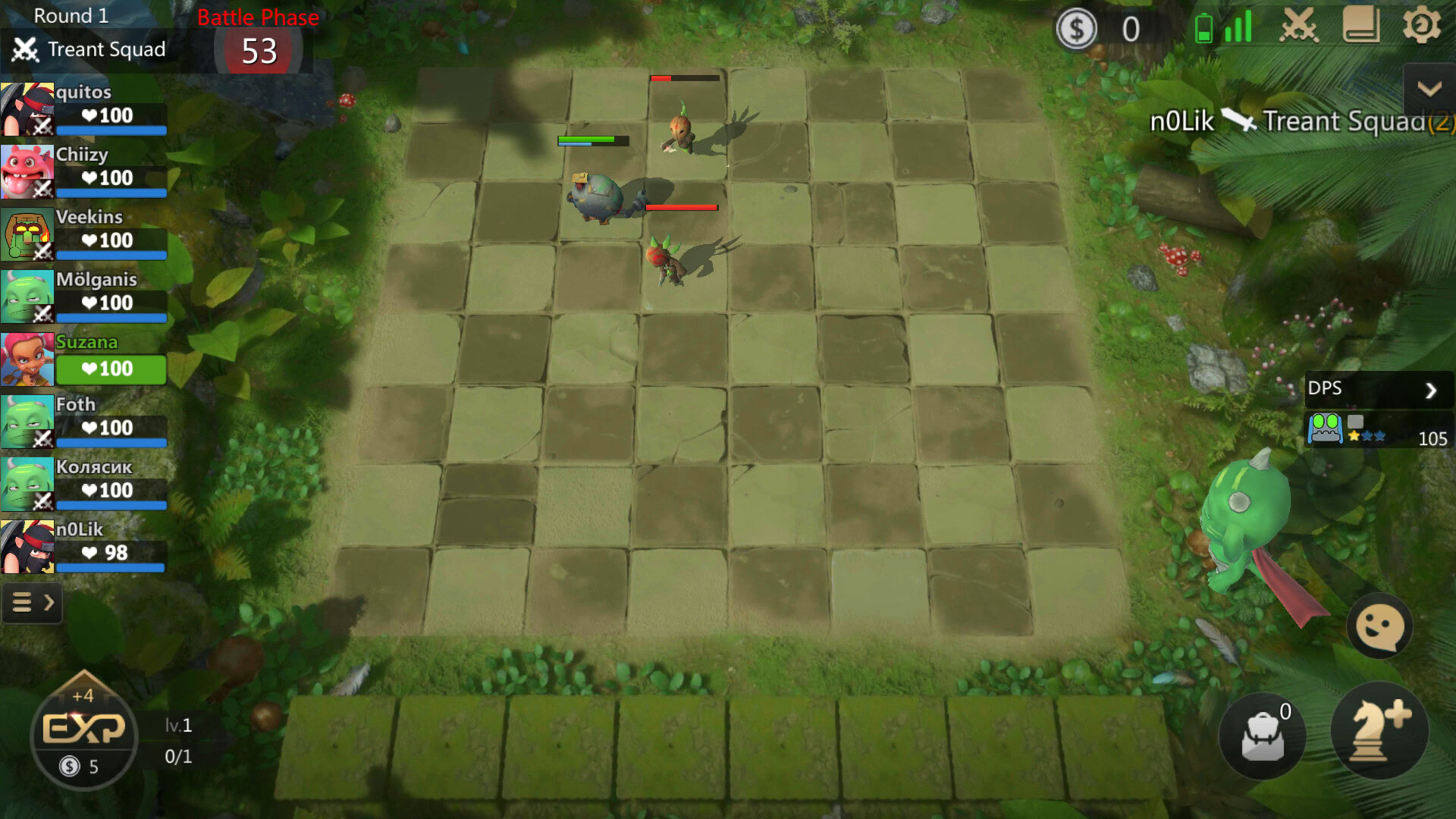The image size is (1456, 819).
Task: Select player Suzana in the sidebar
Action: pyautogui.click(x=83, y=356)
